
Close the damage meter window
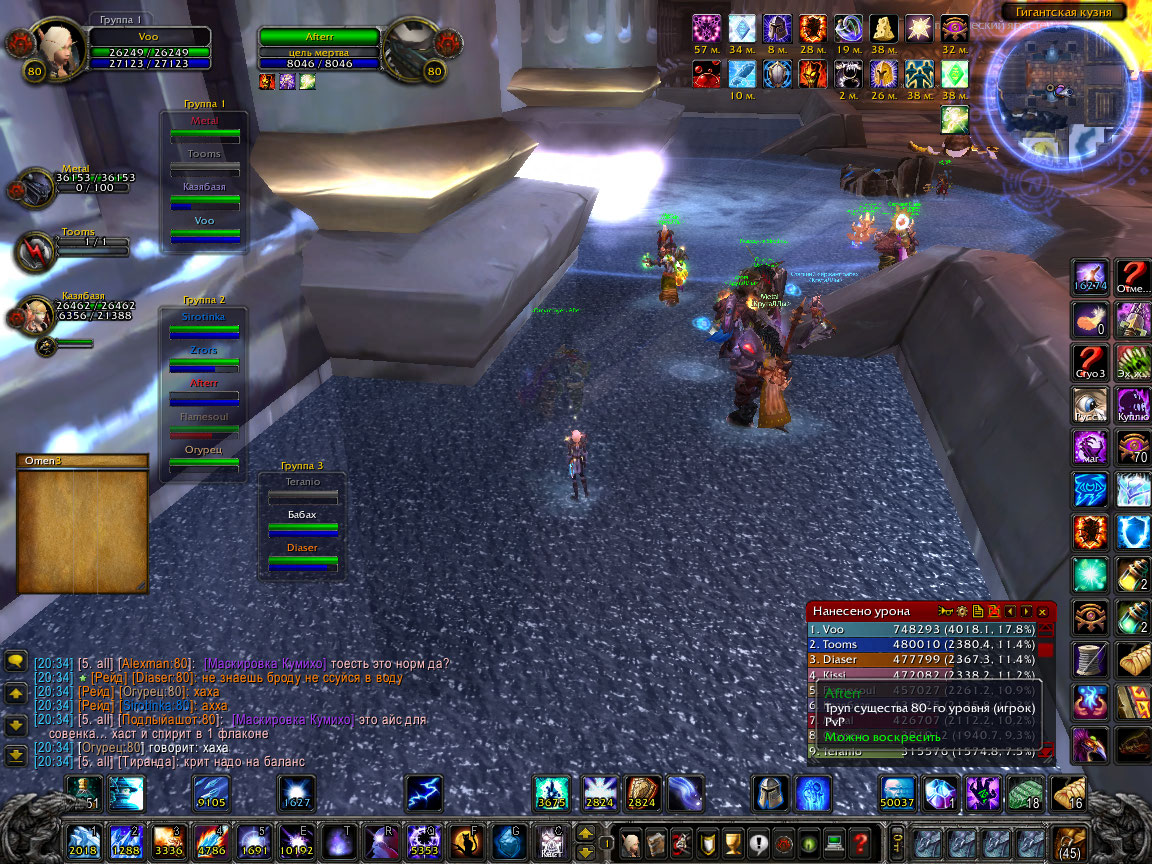(1042, 611)
